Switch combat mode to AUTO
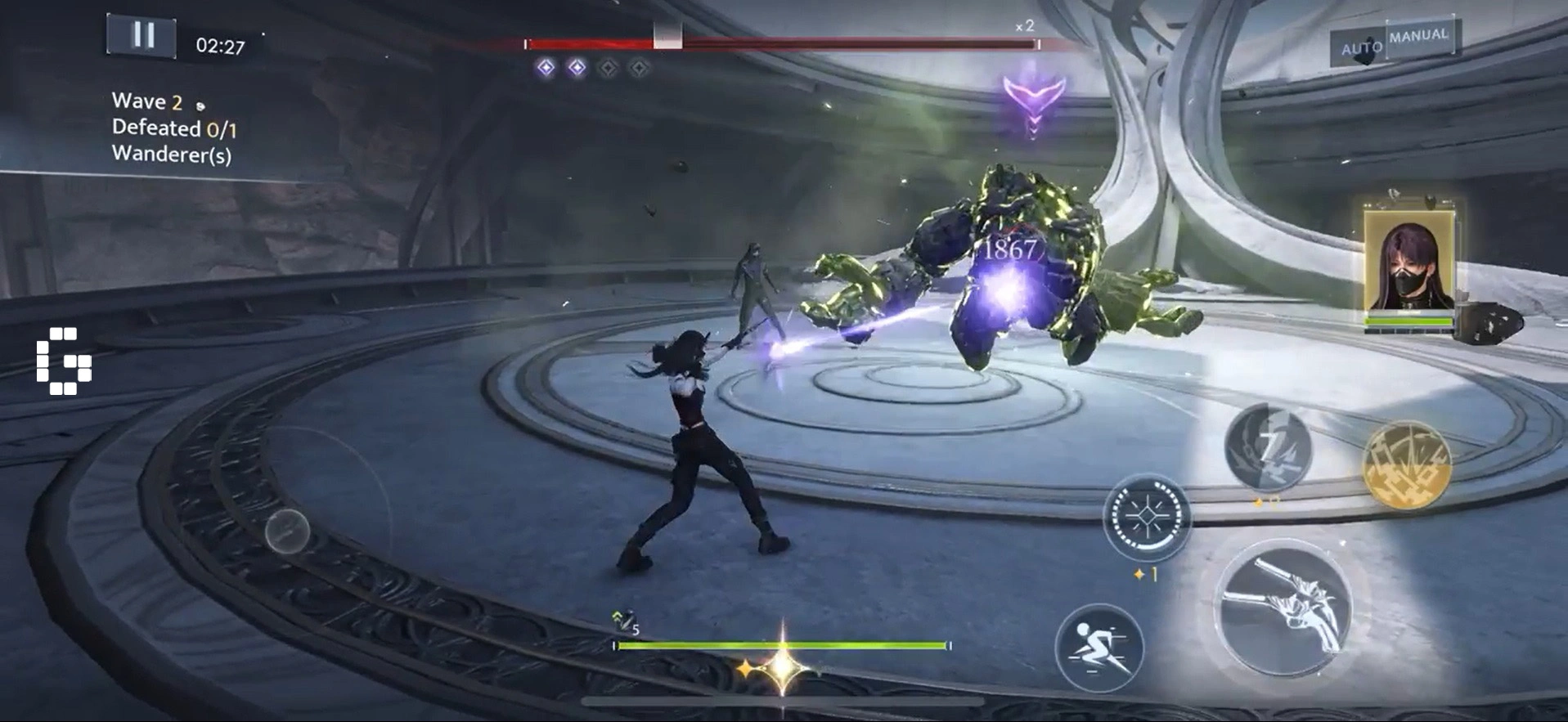Image resolution: width=1568 pixels, height=722 pixels. pyautogui.click(x=1364, y=47)
